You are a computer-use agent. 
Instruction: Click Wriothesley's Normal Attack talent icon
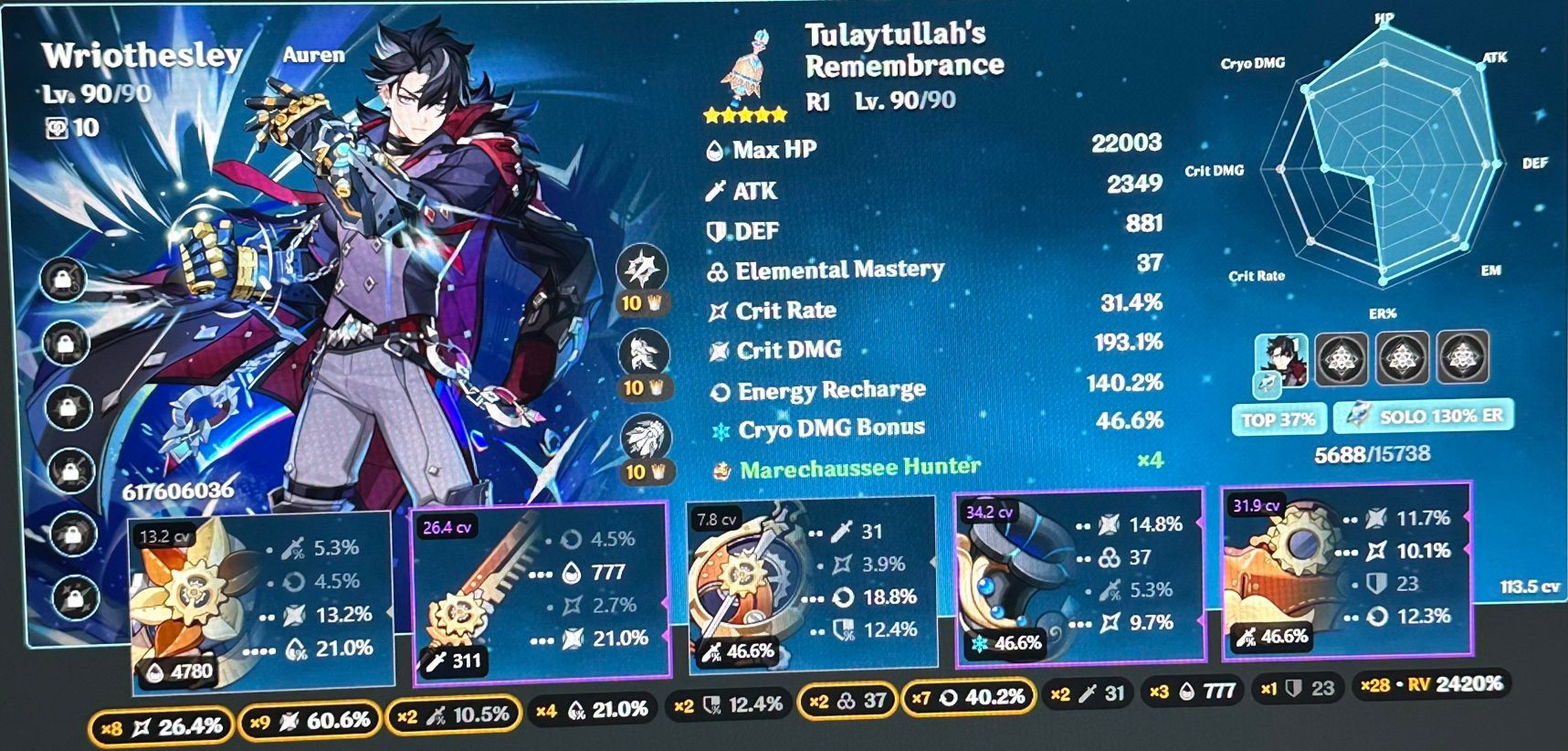coord(642,265)
